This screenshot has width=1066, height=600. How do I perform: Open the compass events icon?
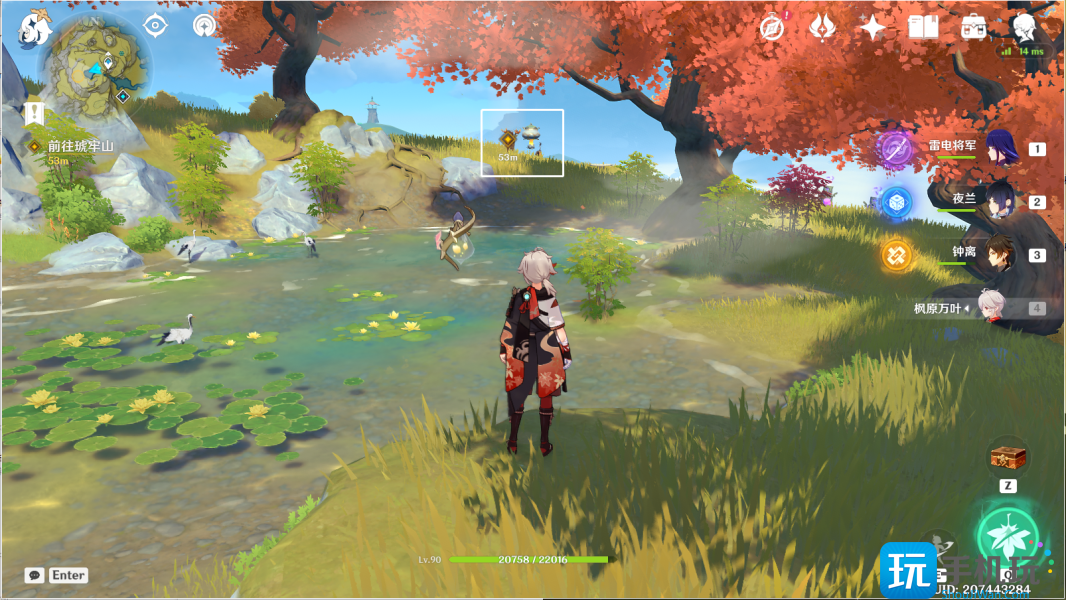coord(771,28)
